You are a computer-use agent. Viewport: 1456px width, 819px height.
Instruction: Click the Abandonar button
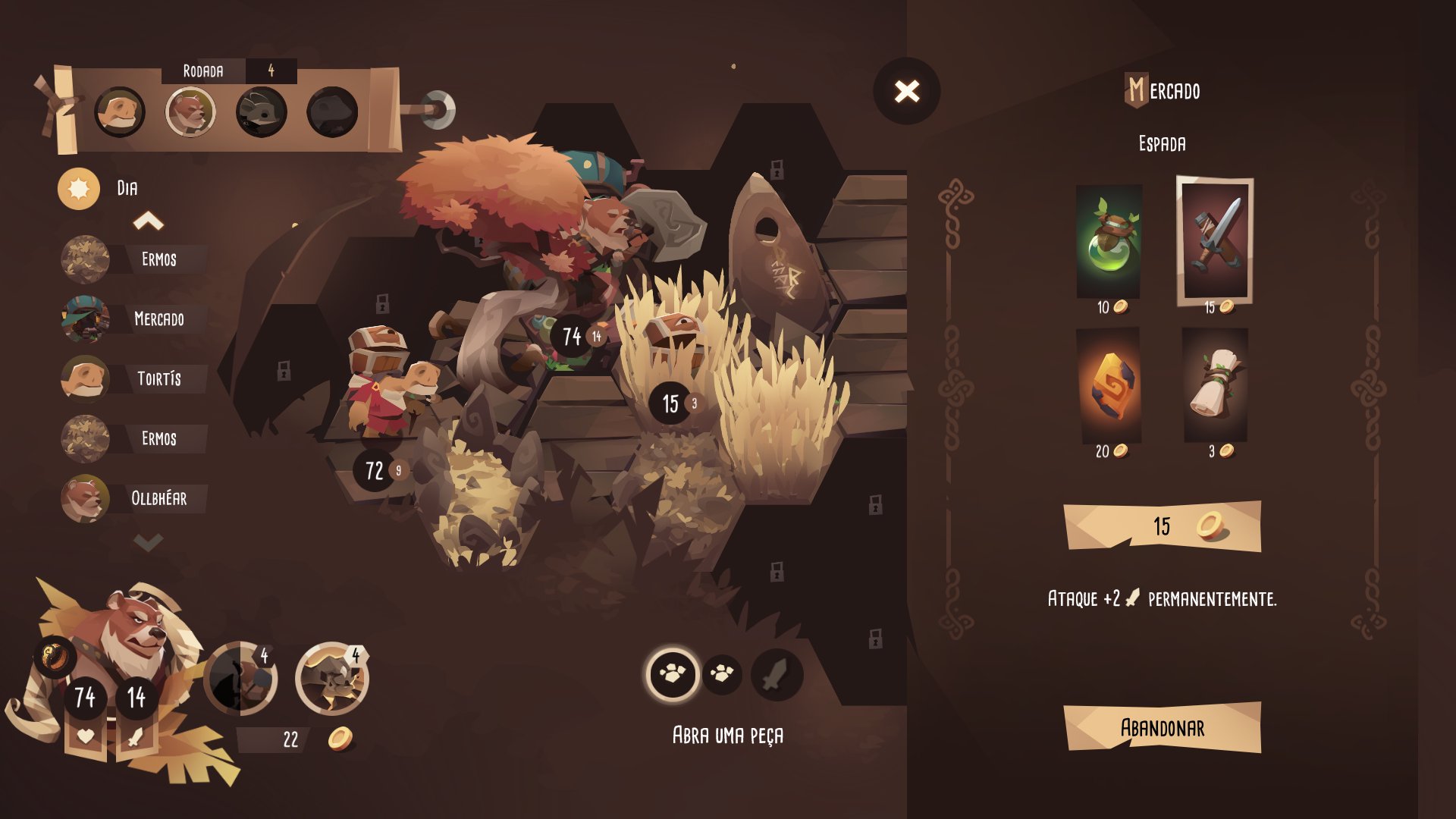[x=1162, y=728]
